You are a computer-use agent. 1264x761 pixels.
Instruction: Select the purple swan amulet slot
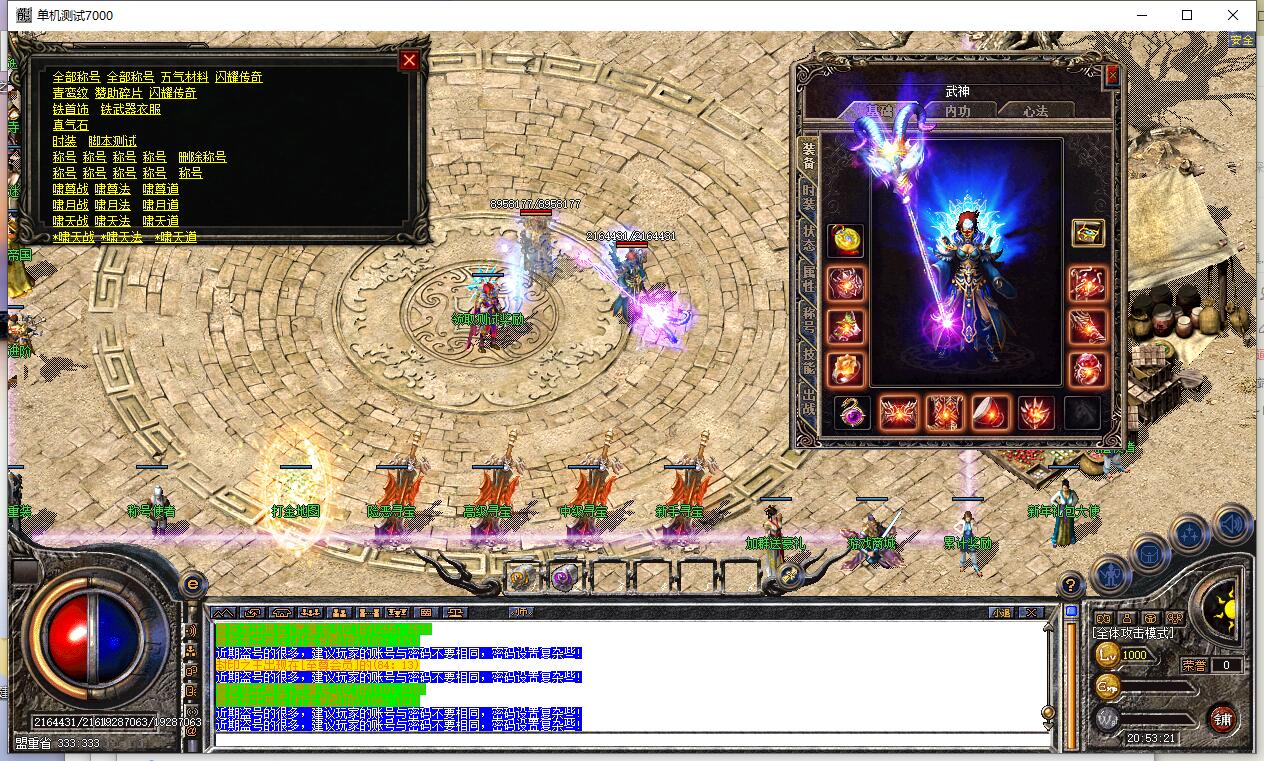point(850,412)
